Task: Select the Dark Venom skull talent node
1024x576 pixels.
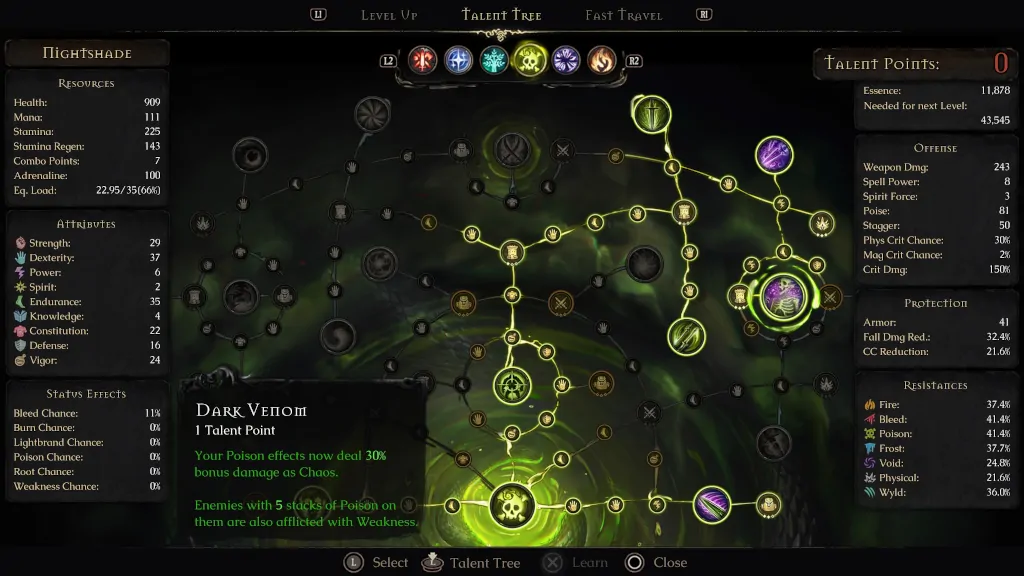Action: click(513, 504)
